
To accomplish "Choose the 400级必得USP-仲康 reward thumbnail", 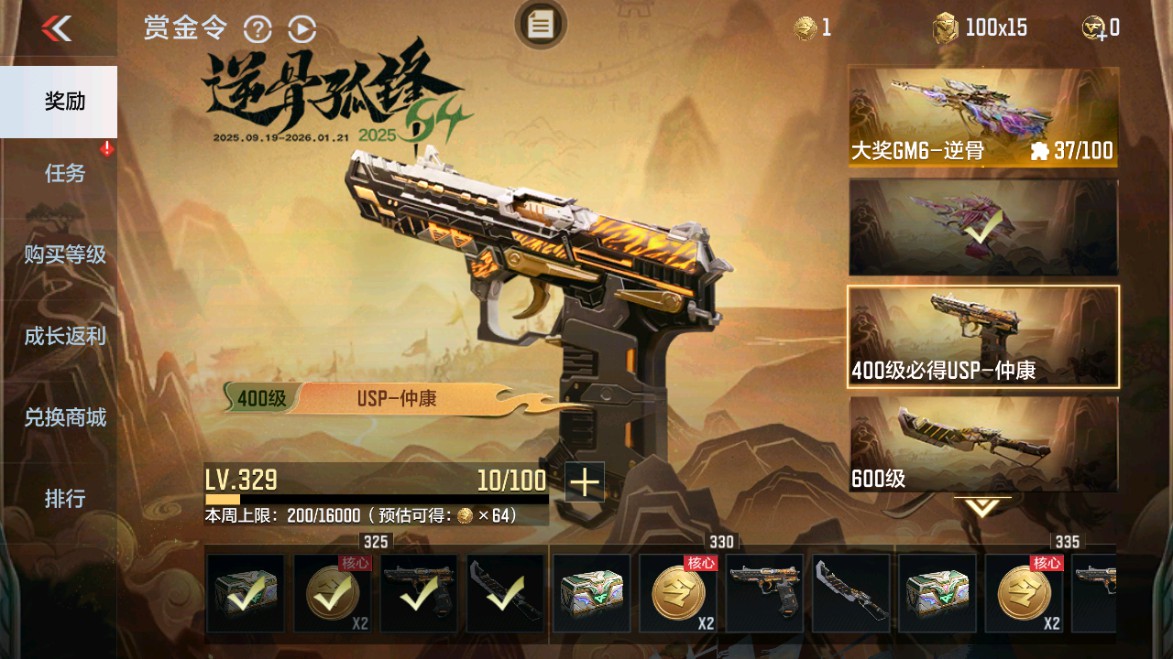I will coord(983,337).
